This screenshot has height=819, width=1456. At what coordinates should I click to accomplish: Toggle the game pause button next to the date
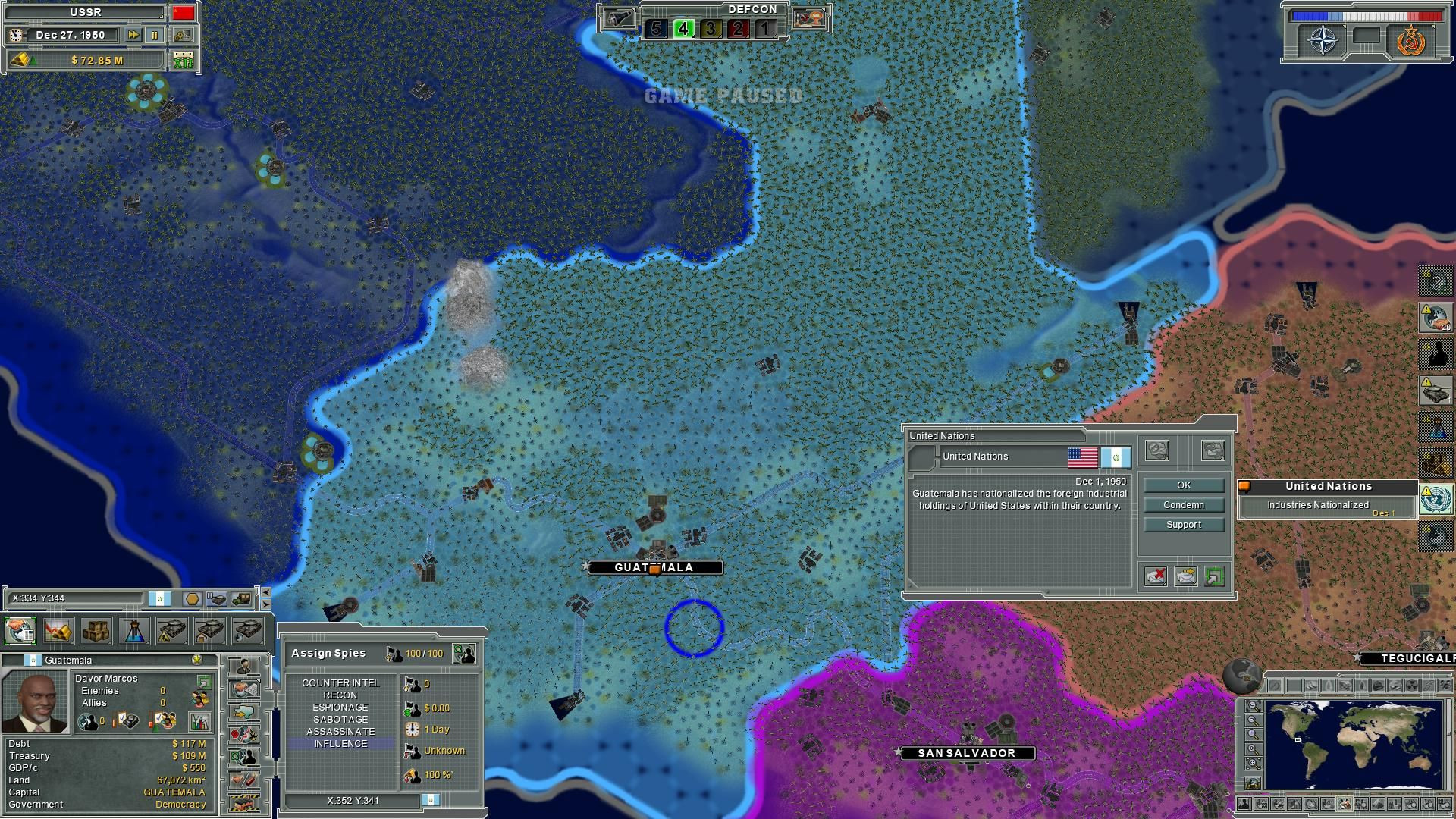pyautogui.click(x=155, y=35)
